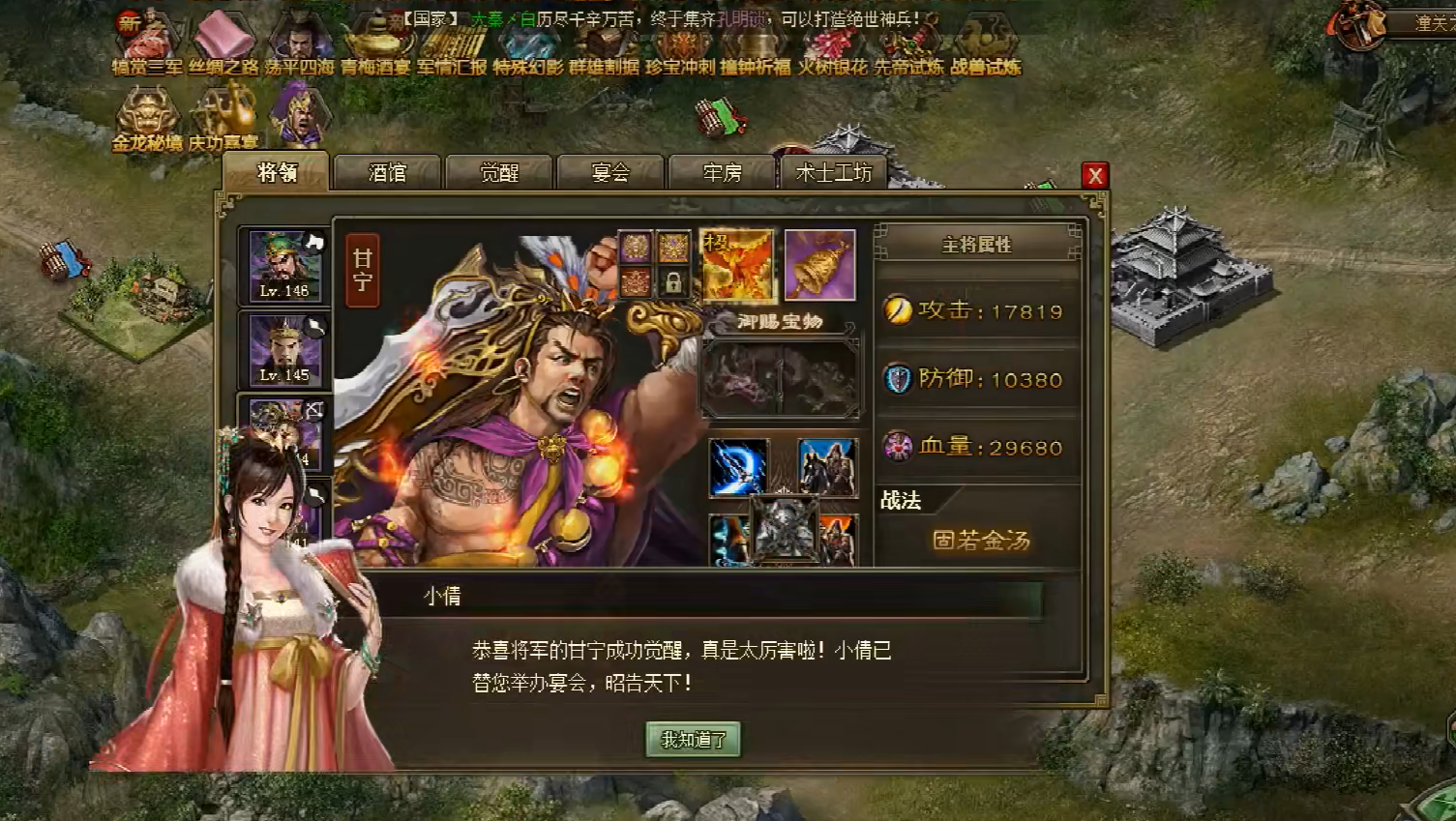Click the 血量 29680 stat bar

977,447
